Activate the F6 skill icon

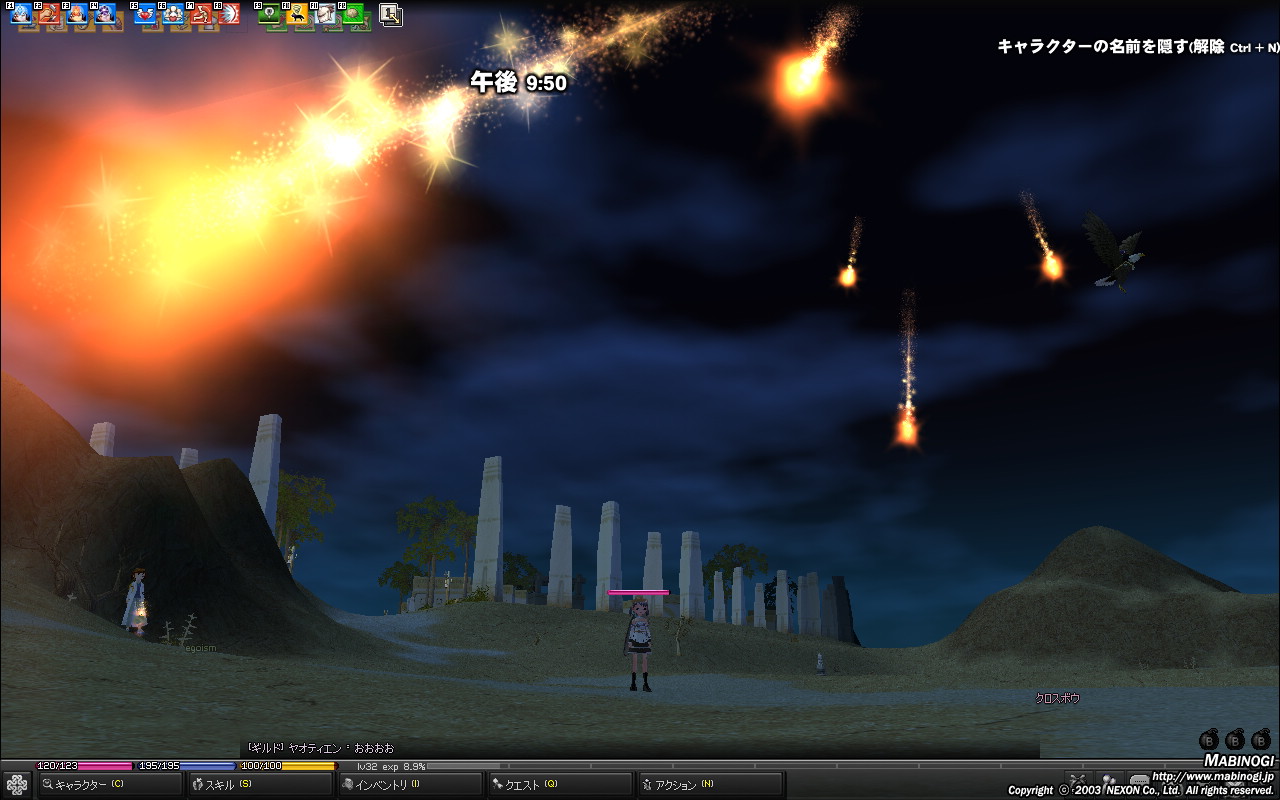click(x=173, y=15)
